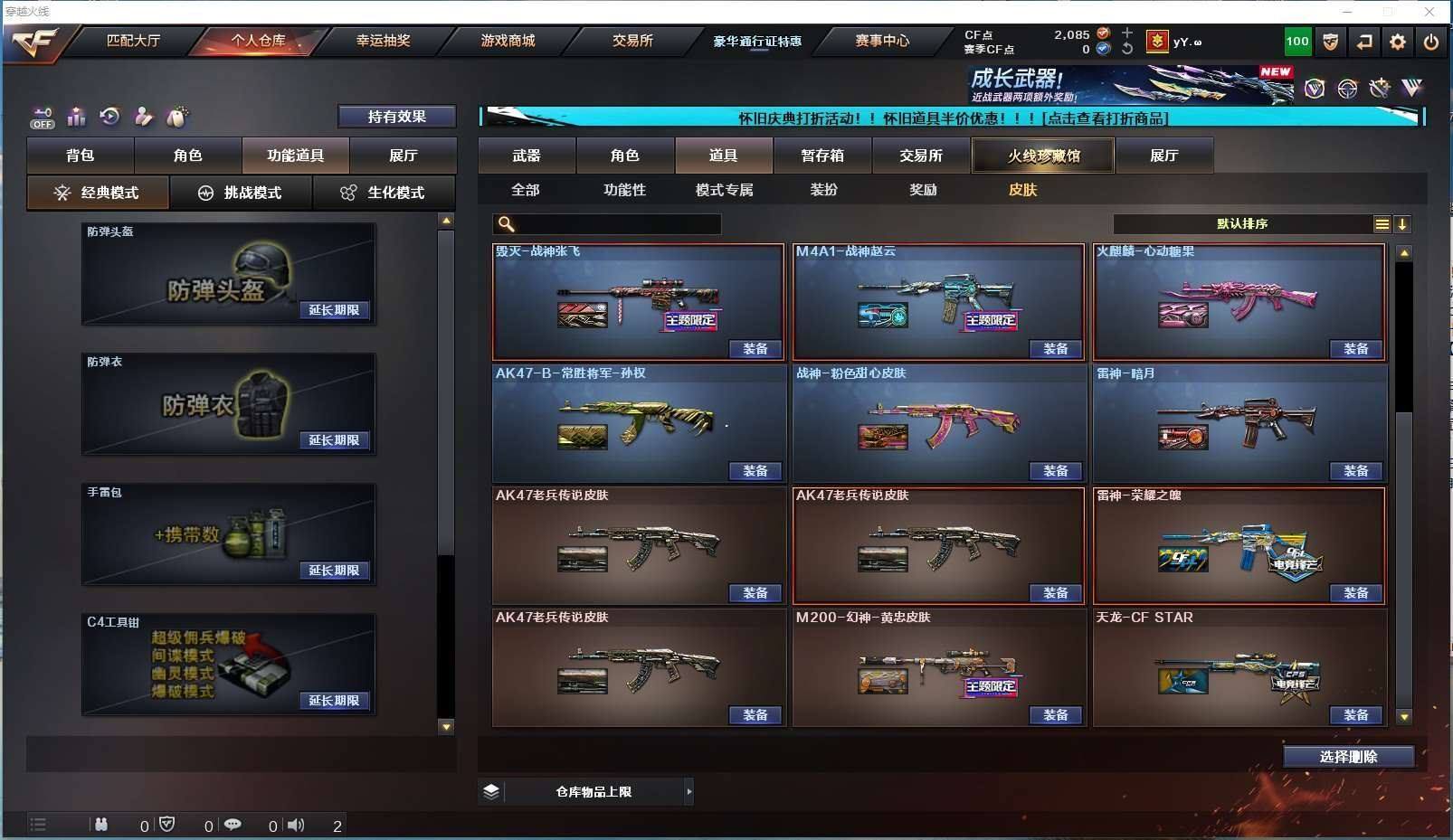The height and width of the screenshot is (840, 1453).
Task: Select the 生化模式 bio mode tab
Action: (385, 193)
